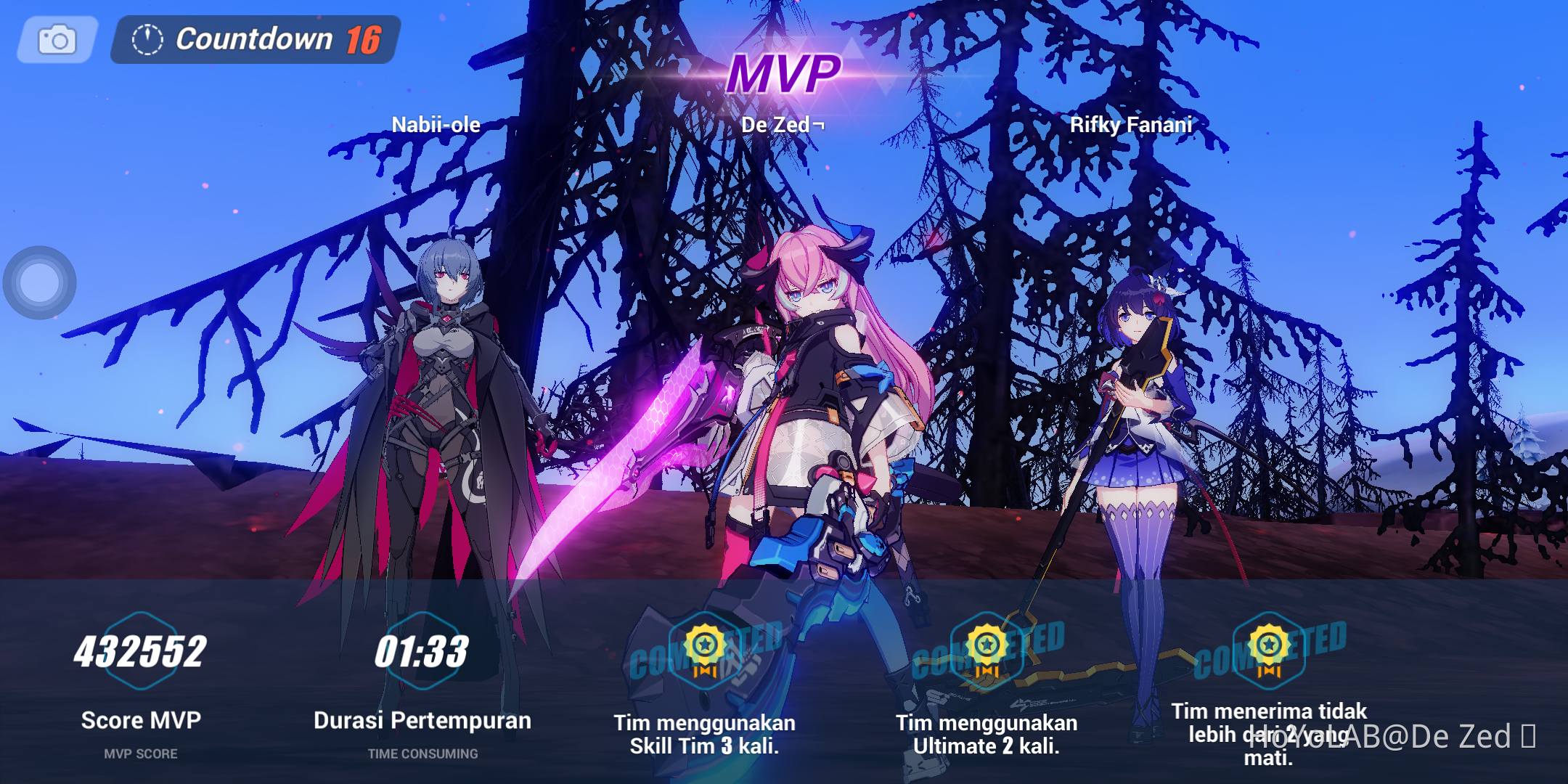1568x784 pixels.
Task: Select player name Rifky Fanani
Action: pyautogui.click(x=1132, y=124)
